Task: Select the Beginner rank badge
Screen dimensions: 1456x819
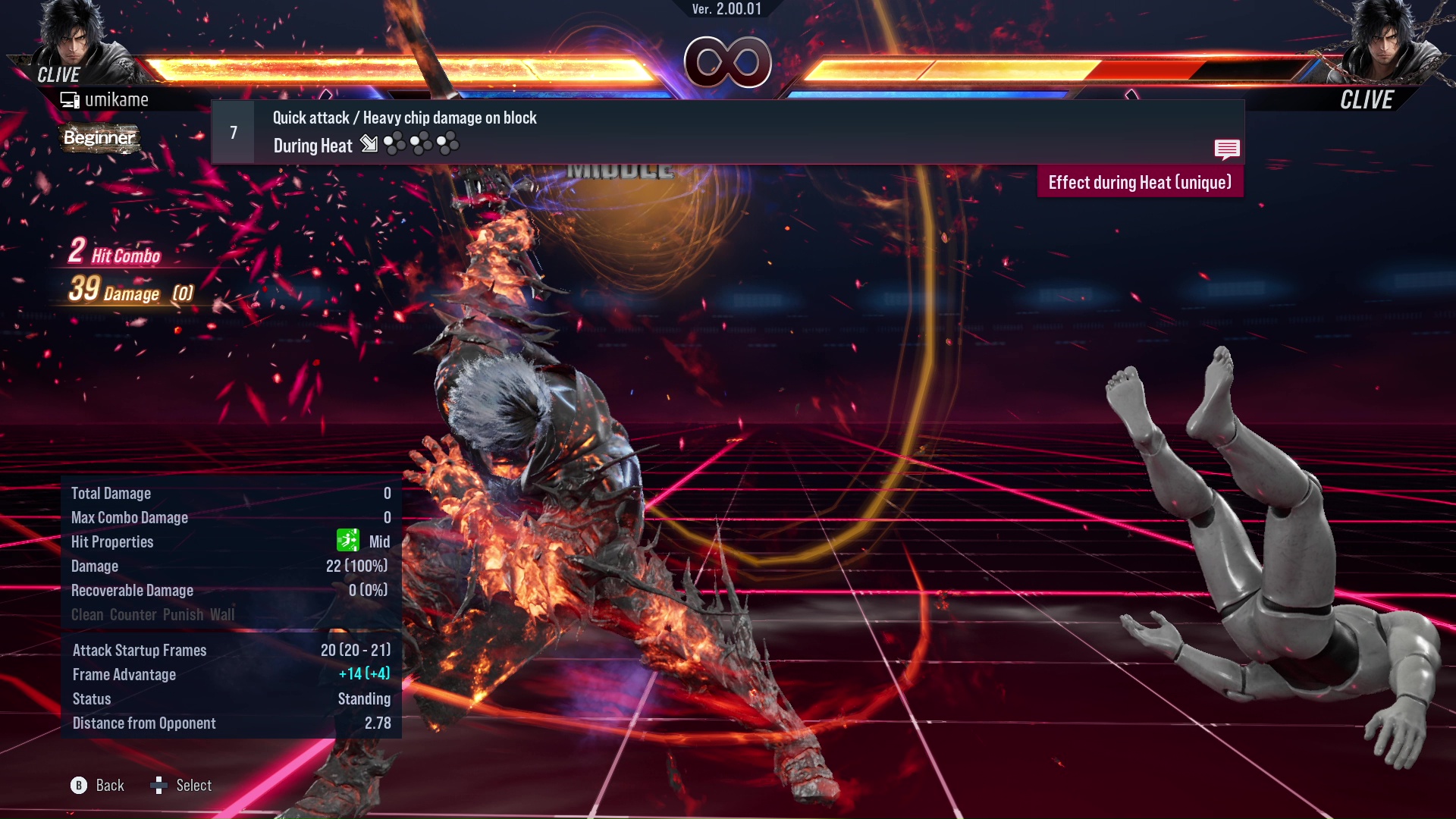Action: tap(99, 139)
